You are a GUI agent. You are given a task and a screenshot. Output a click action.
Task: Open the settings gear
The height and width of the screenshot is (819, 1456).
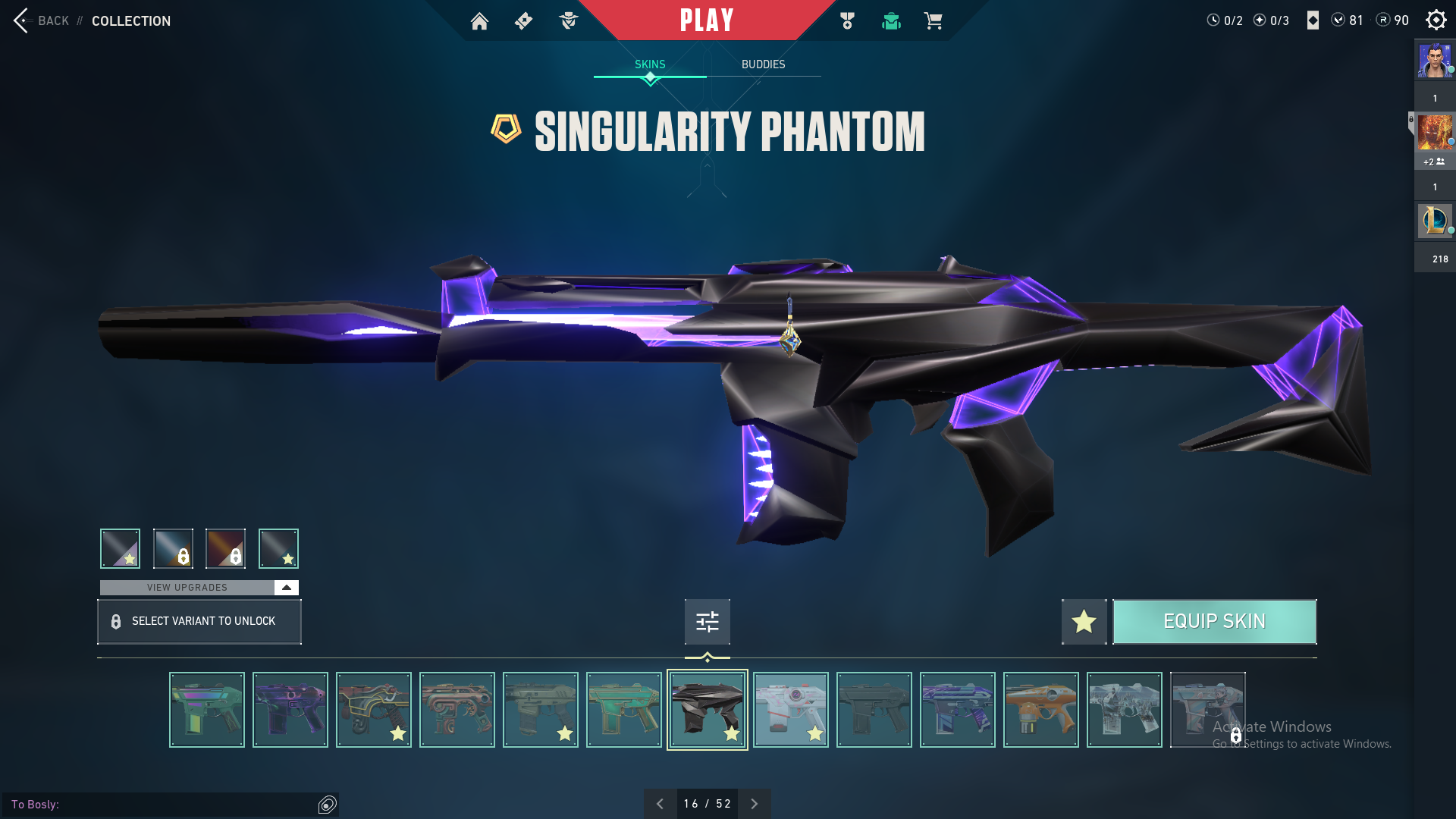1436,20
